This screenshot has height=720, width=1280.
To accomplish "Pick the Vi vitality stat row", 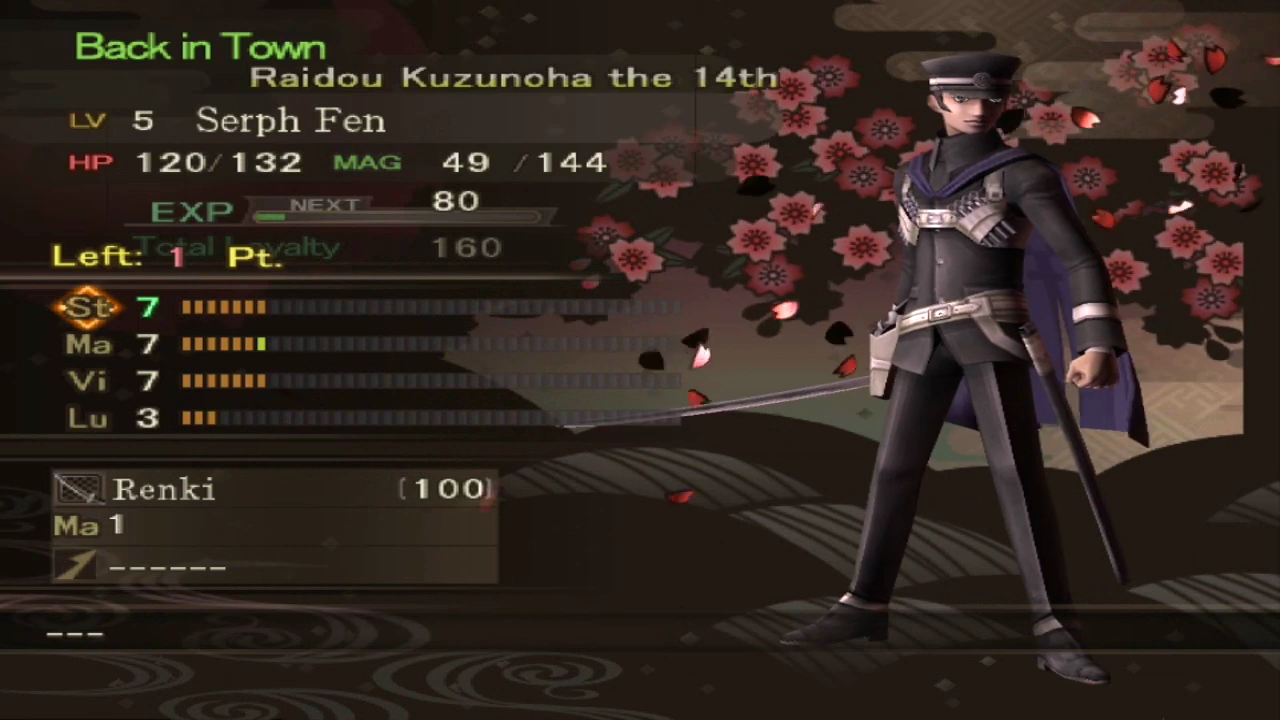I will (x=88, y=381).
